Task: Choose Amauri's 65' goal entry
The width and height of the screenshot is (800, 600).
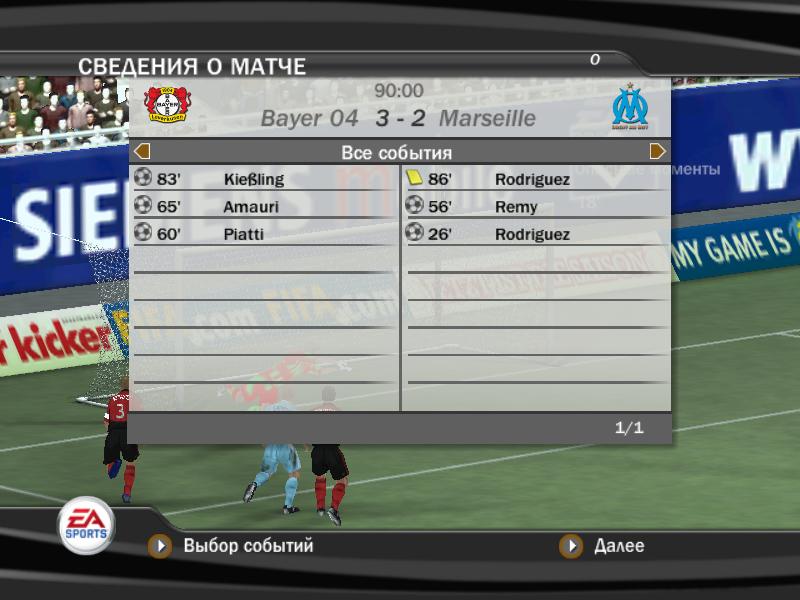Action: point(264,207)
